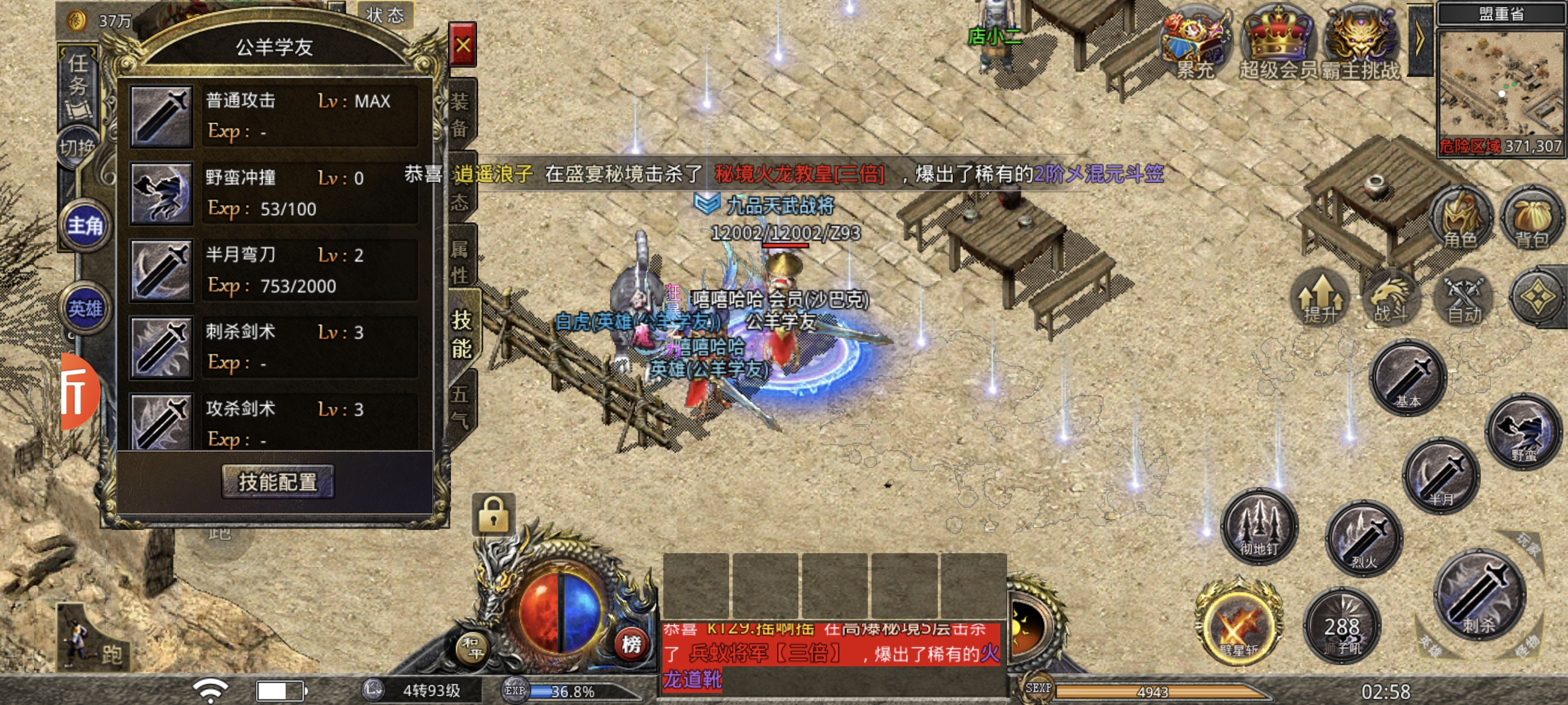Open the 累充 recharge event icon

1195,44
